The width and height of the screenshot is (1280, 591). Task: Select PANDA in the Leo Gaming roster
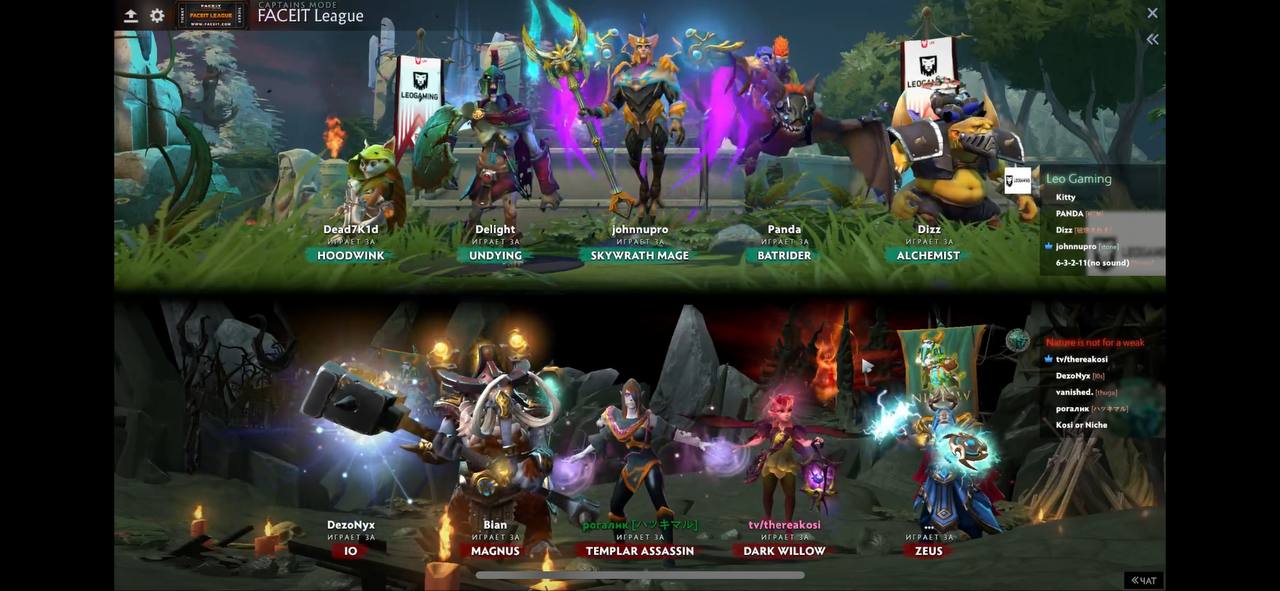[1069, 213]
